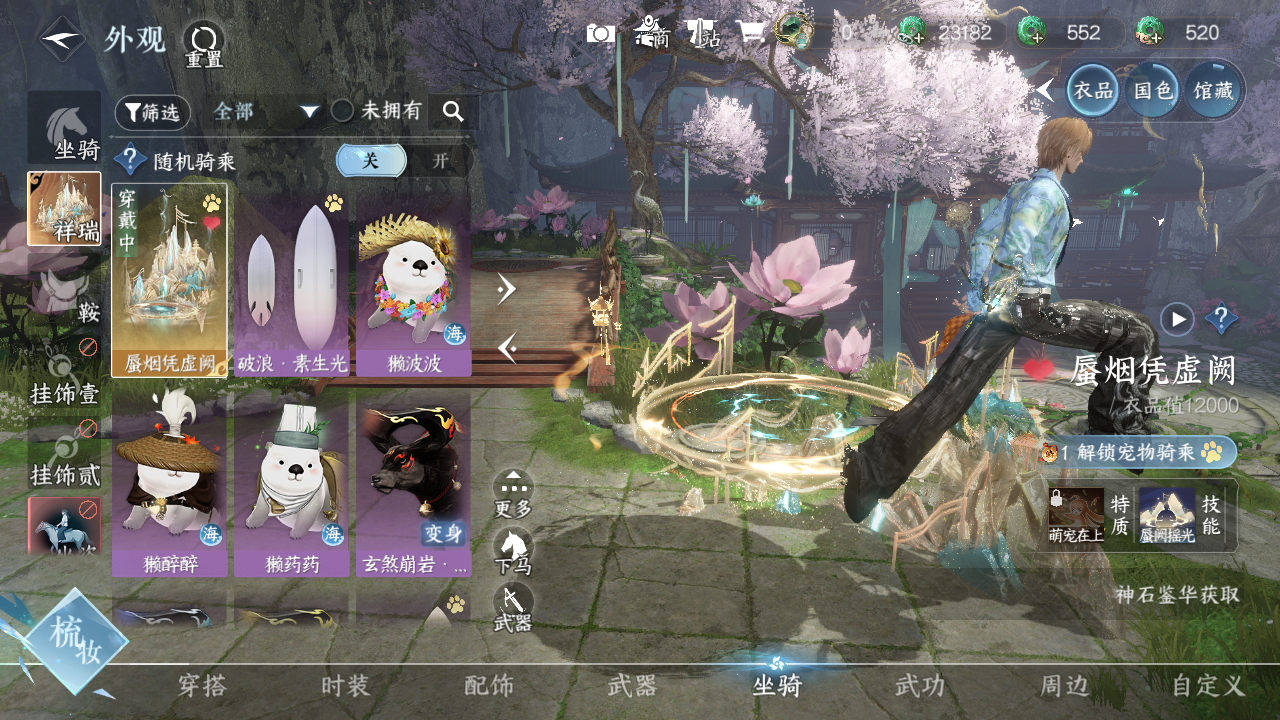The height and width of the screenshot is (720, 1280).
Task: Open the camera screenshot icon
Action: [601, 34]
